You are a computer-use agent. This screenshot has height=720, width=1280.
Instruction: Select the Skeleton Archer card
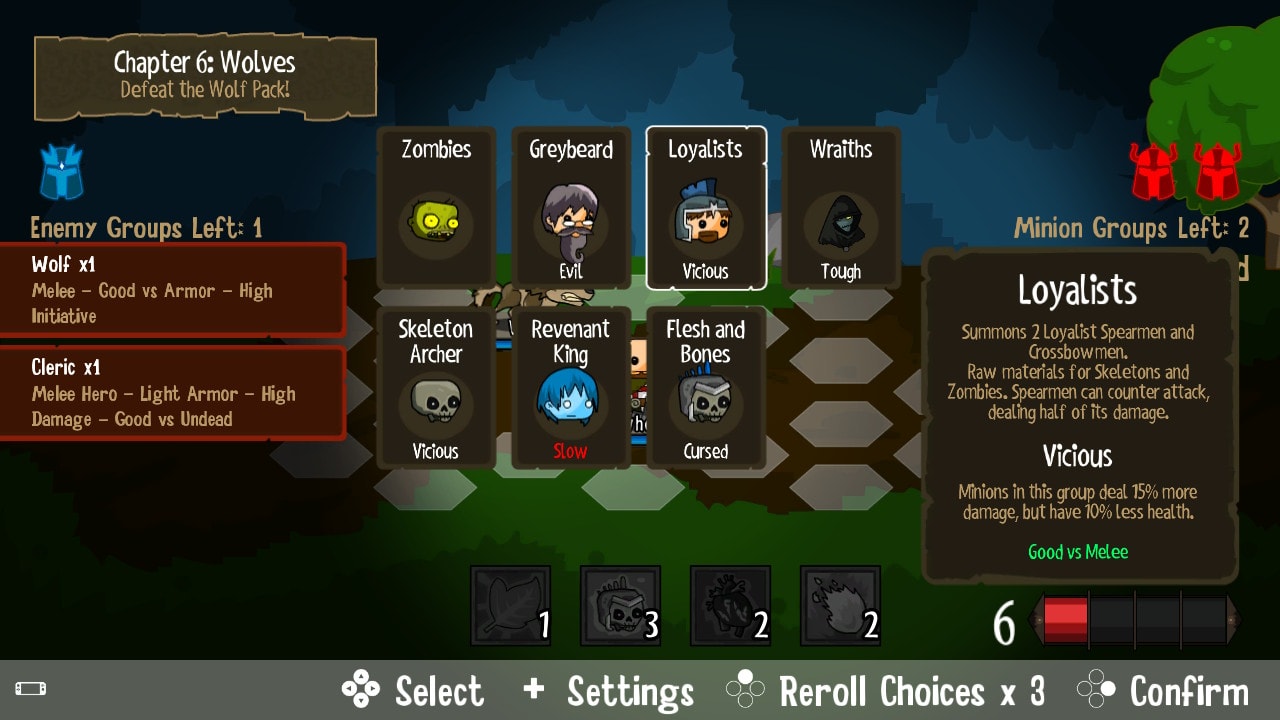click(x=436, y=388)
